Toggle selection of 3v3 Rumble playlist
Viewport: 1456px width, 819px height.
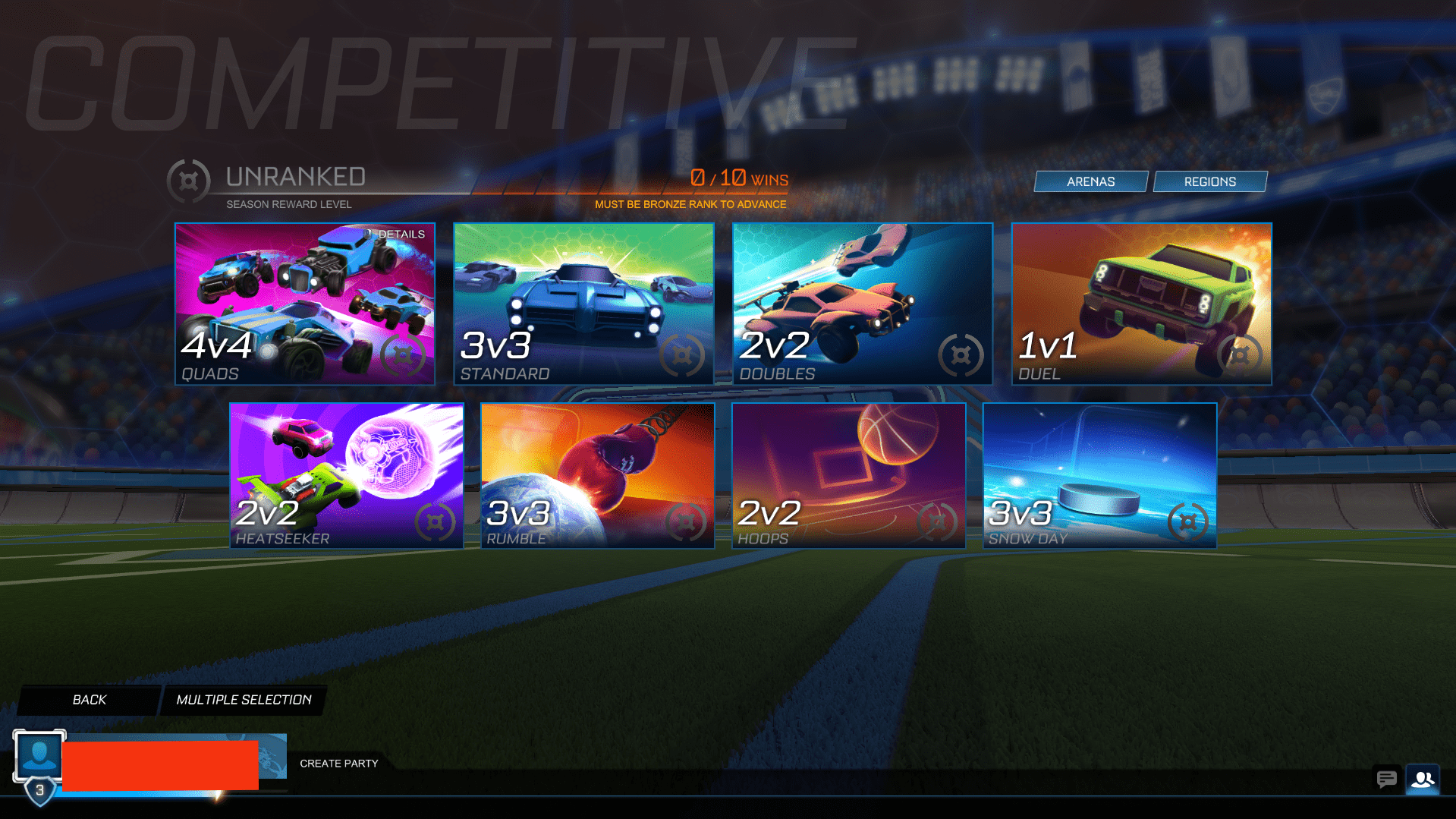597,475
